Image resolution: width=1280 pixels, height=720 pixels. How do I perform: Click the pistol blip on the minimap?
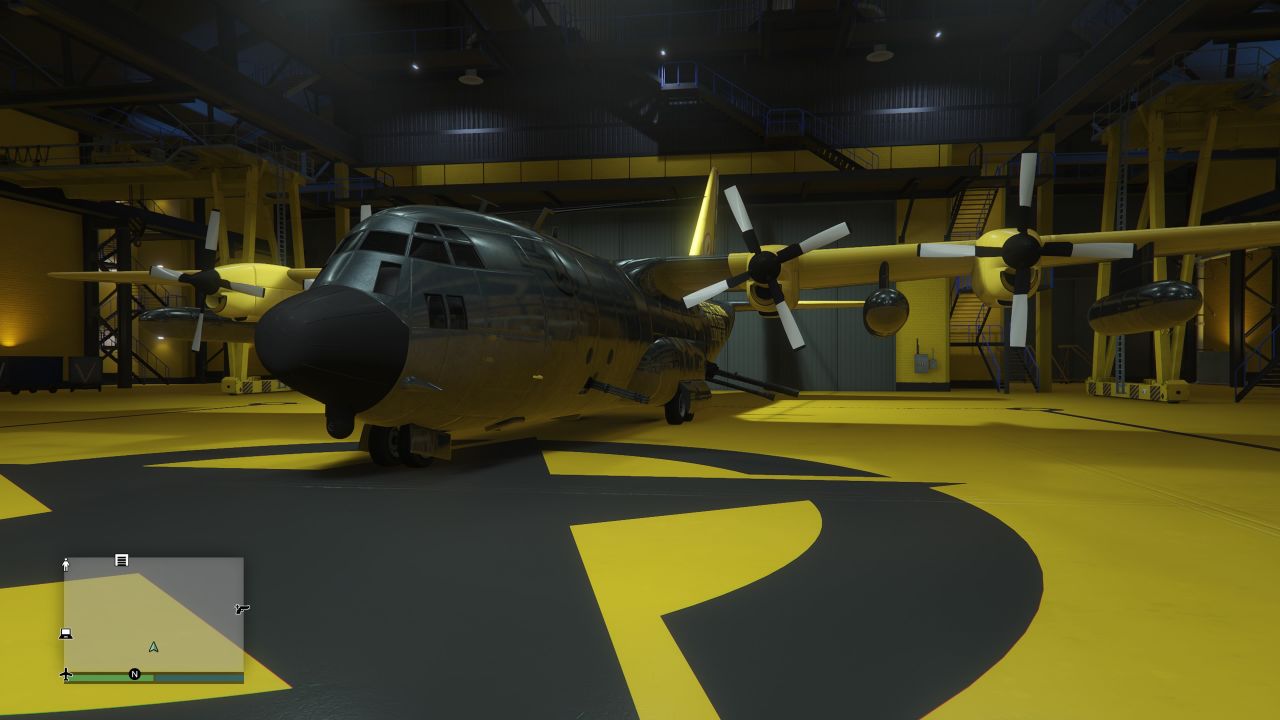pyautogui.click(x=241, y=608)
